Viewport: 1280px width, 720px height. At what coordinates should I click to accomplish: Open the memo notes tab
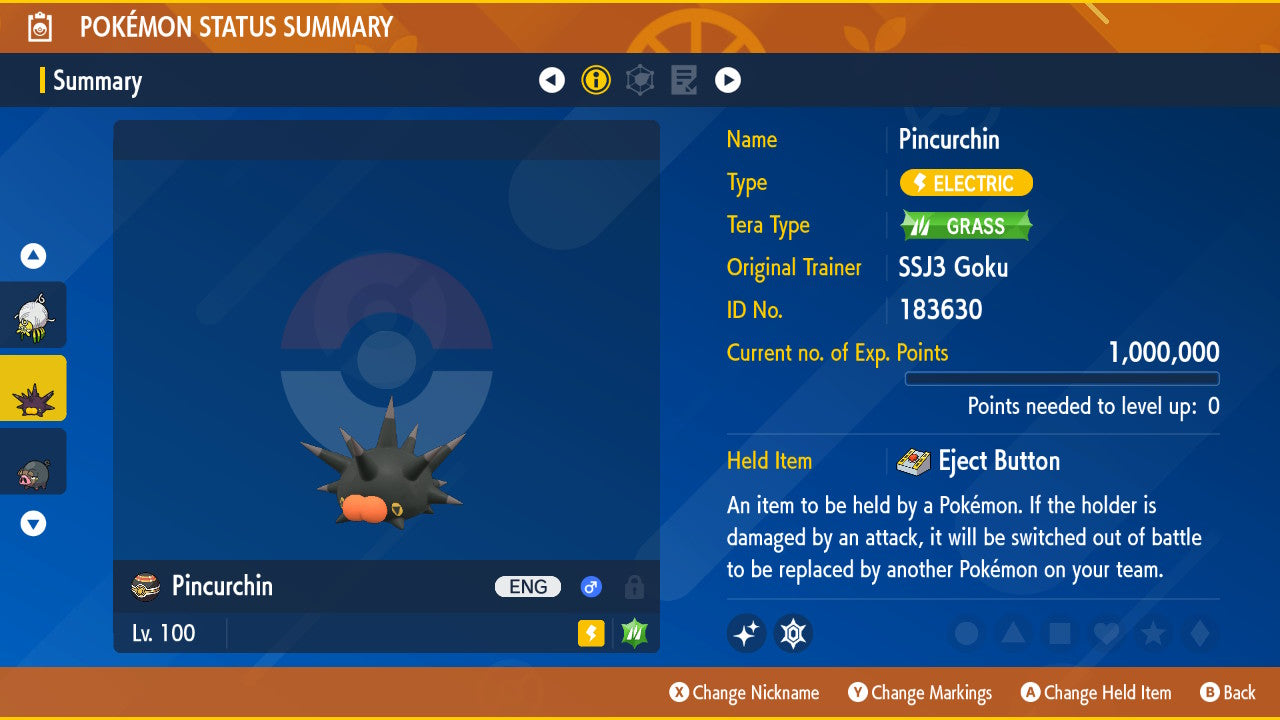(x=684, y=80)
